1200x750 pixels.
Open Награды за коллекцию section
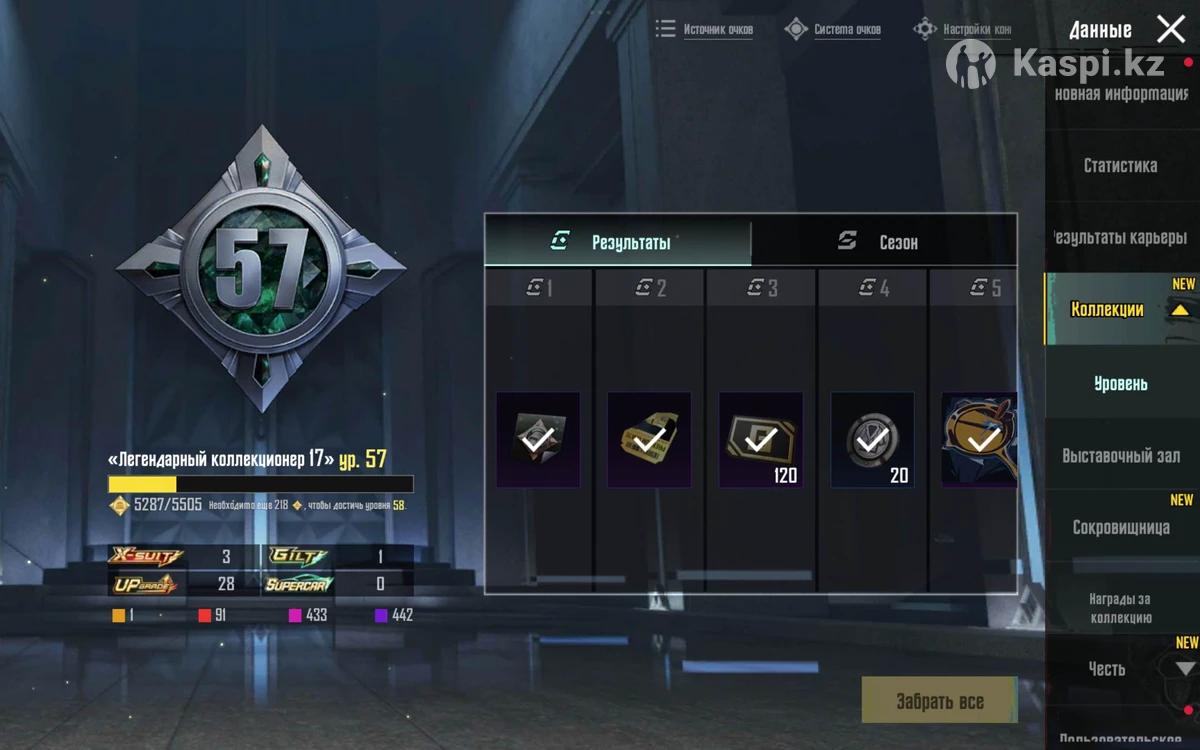coord(1120,608)
